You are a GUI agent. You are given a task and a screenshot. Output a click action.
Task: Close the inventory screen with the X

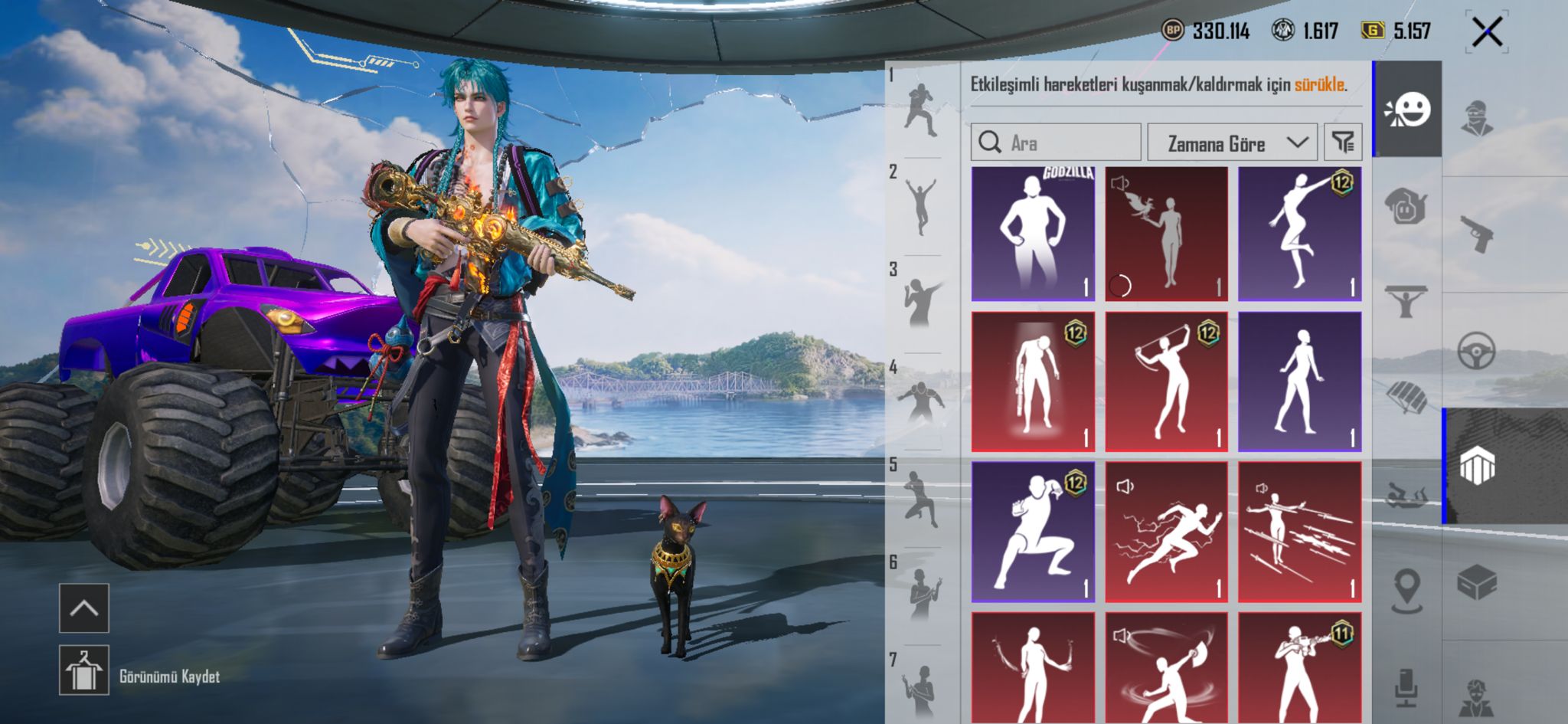pyautogui.click(x=1486, y=32)
